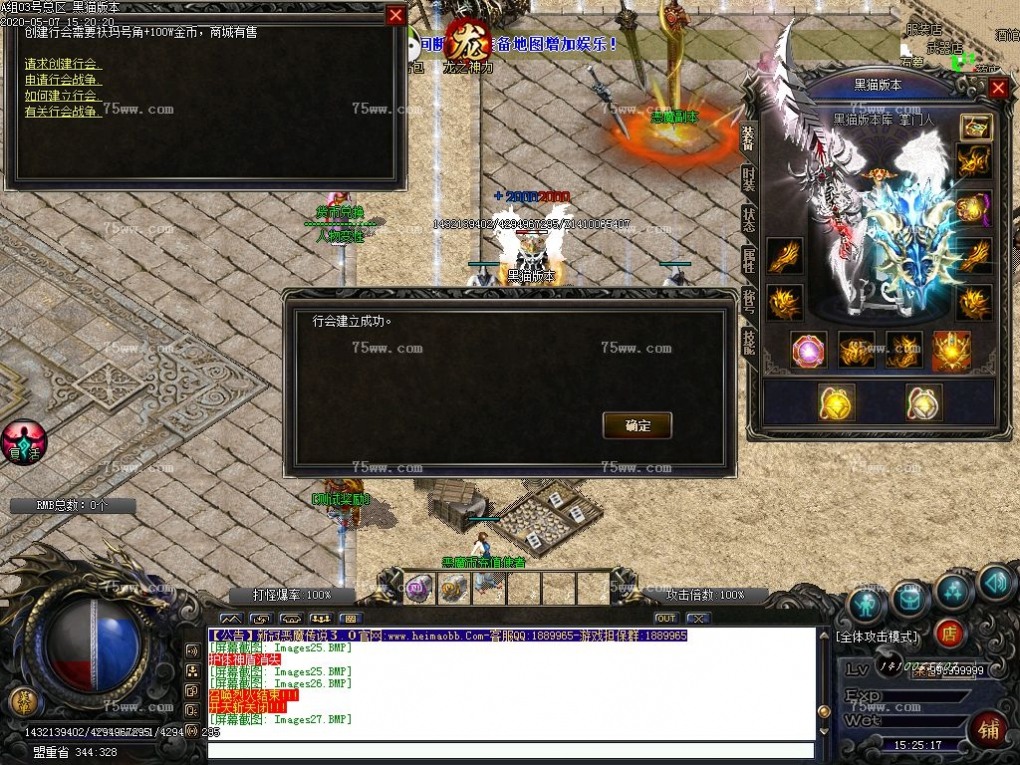Close the character equipment panel
This screenshot has height=765, width=1020.
click(998, 88)
